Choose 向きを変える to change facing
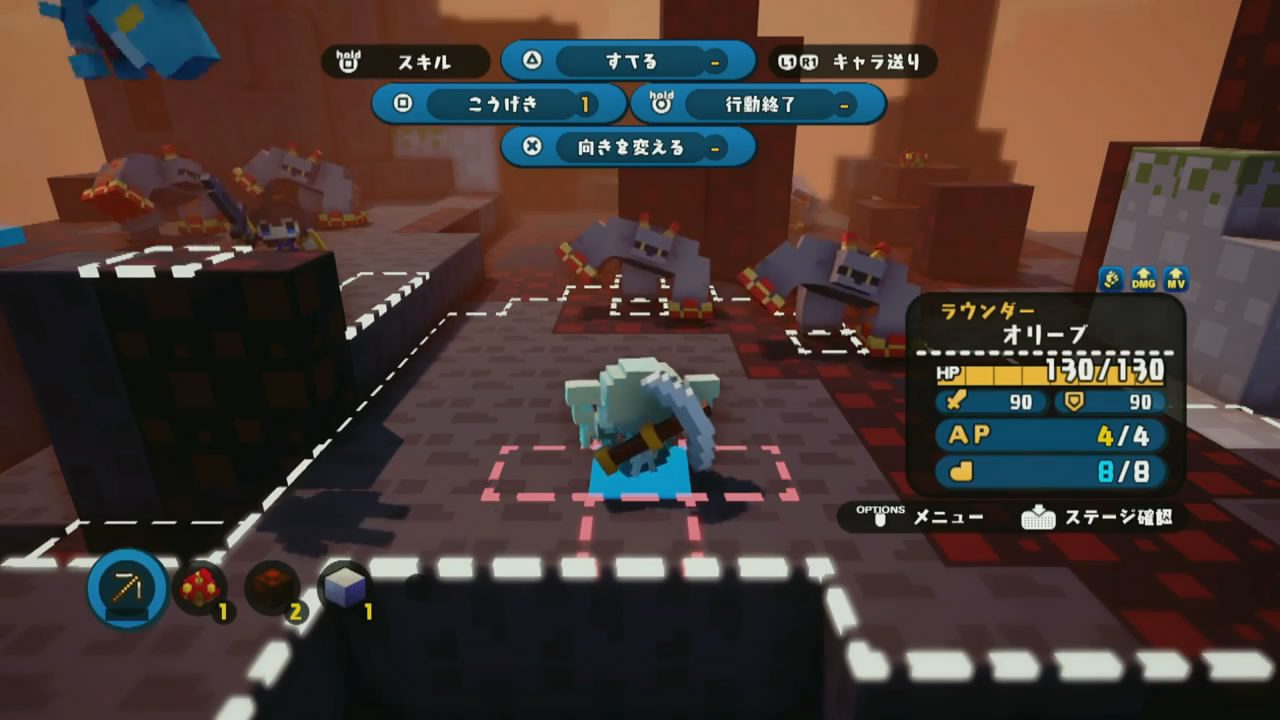The image size is (1280, 720). tap(628, 147)
